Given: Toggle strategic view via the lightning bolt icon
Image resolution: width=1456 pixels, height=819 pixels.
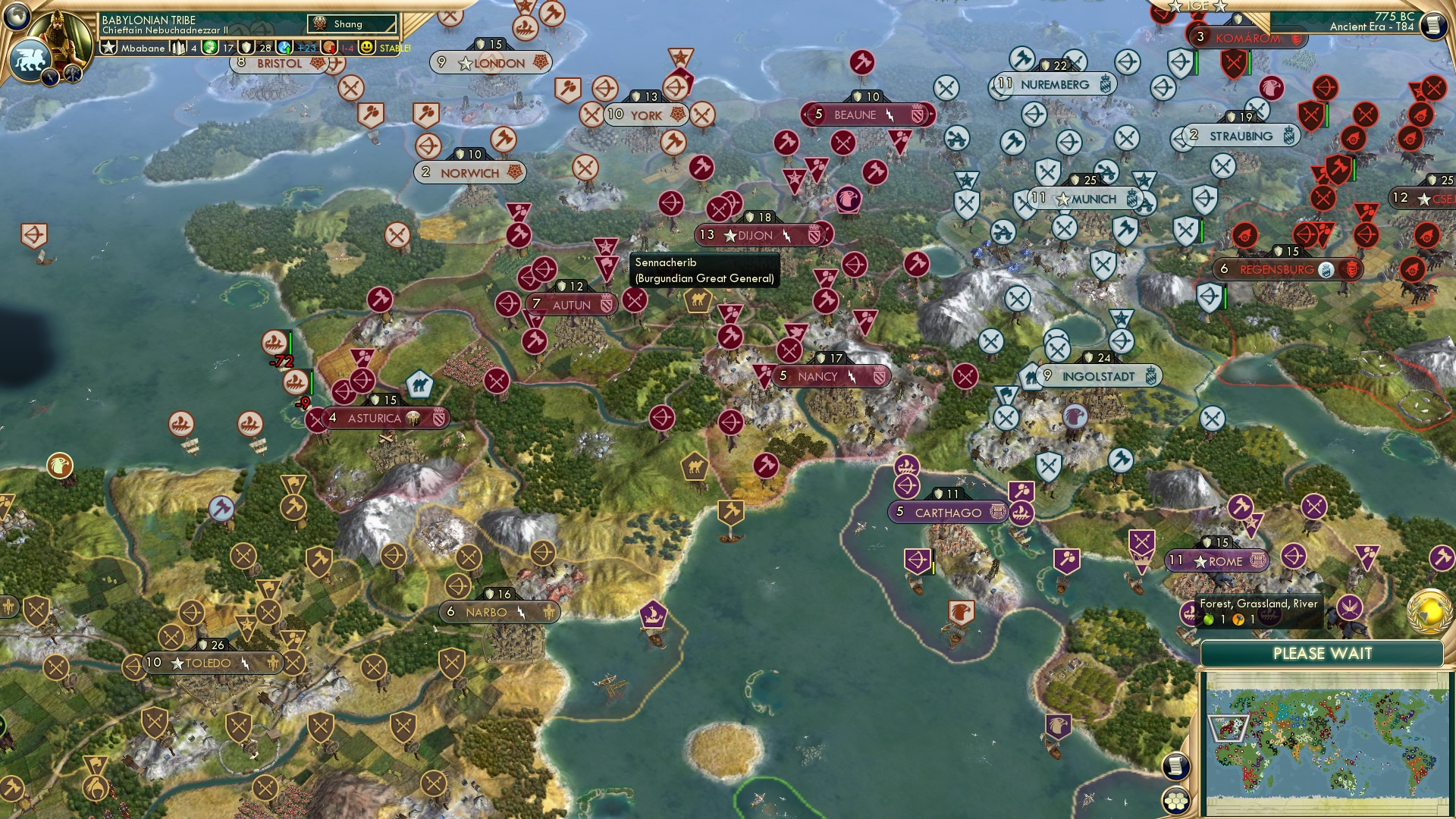Looking at the screenshot, I should click(x=51, y=76).
